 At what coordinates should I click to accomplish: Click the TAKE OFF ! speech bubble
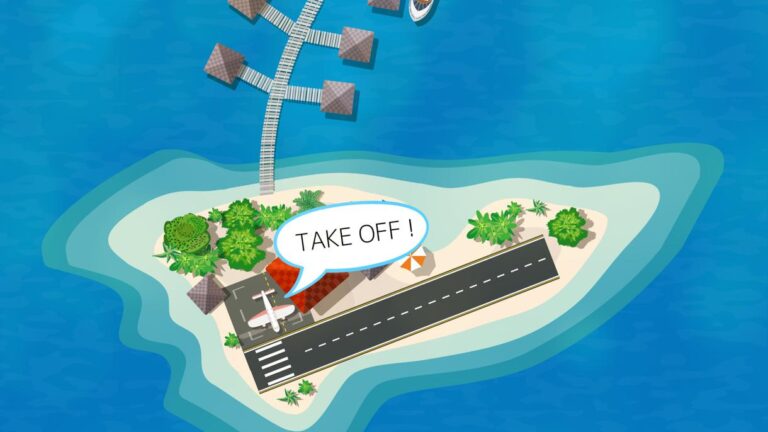[352, 237]
